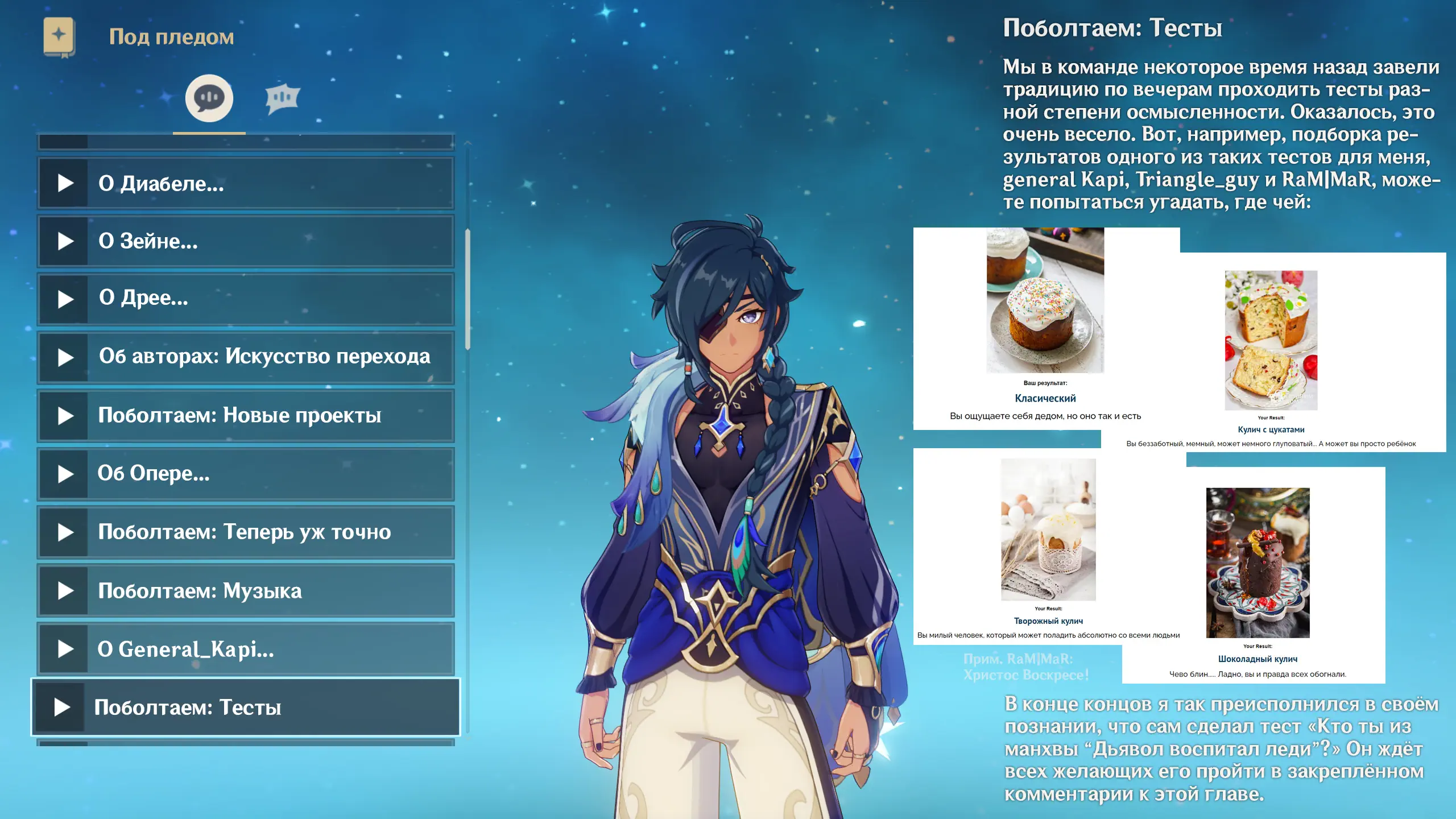Click the golden book icon beside "Под пледом"

point(59,37)
